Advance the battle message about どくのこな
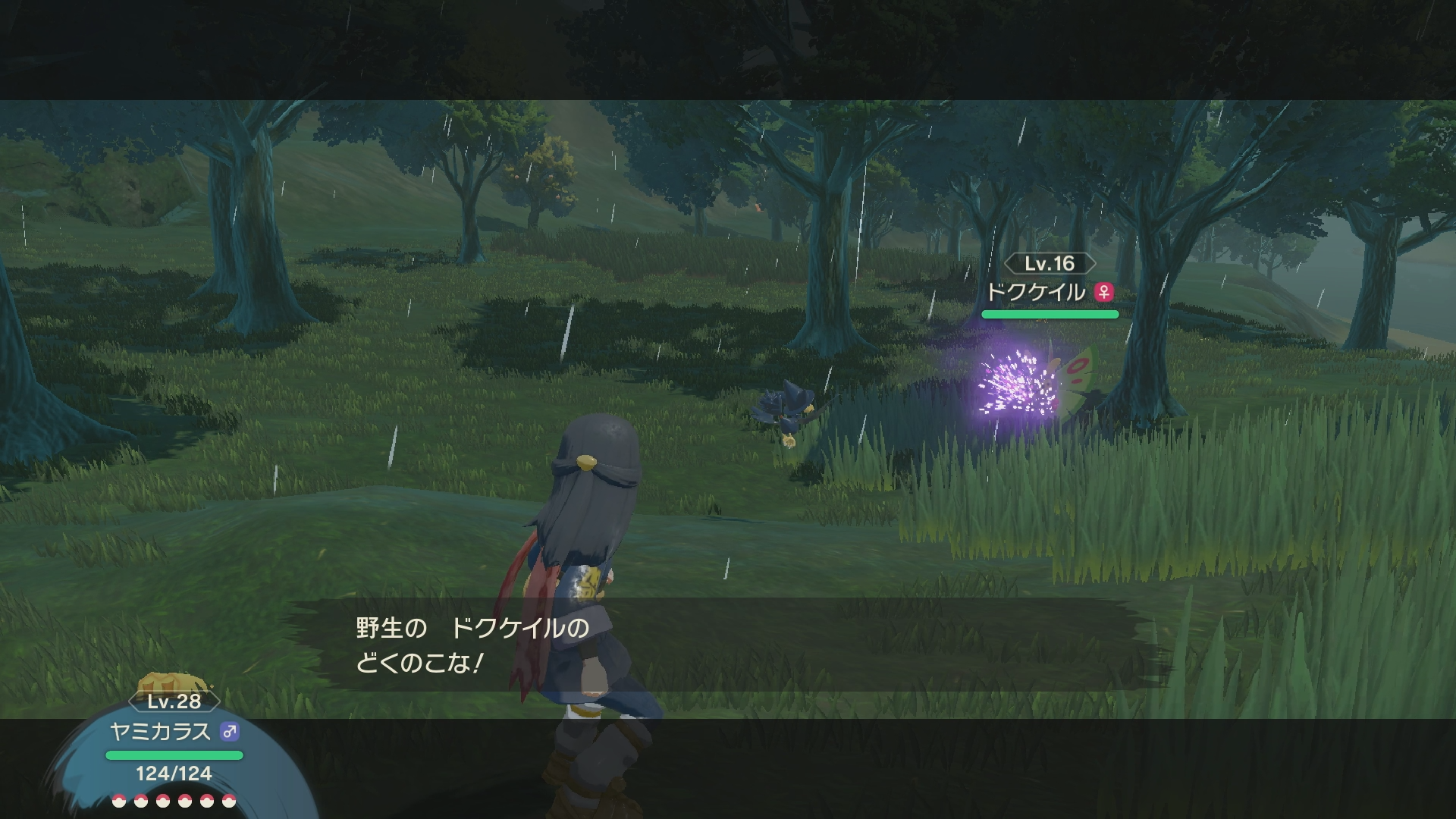1456x819 pixels. pos(728,645)
